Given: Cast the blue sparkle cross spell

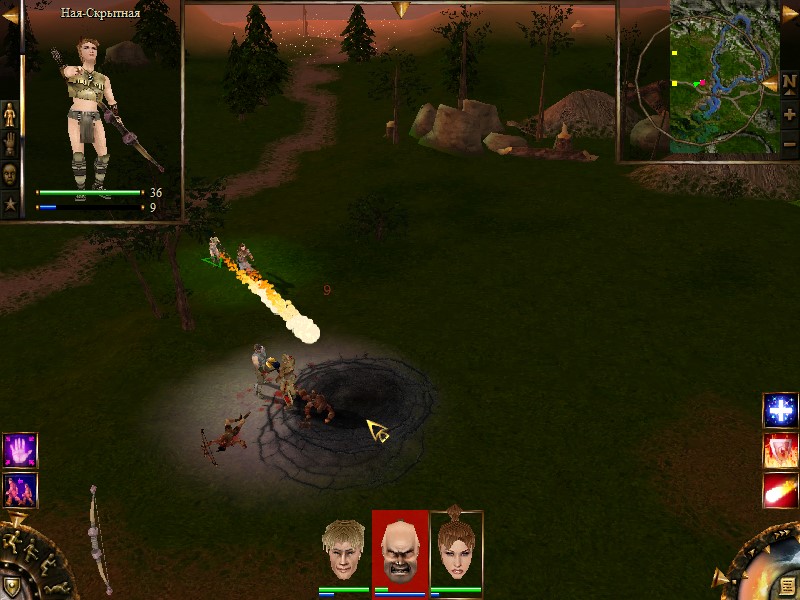Looking at the screenshot, I should coord(780,410).
